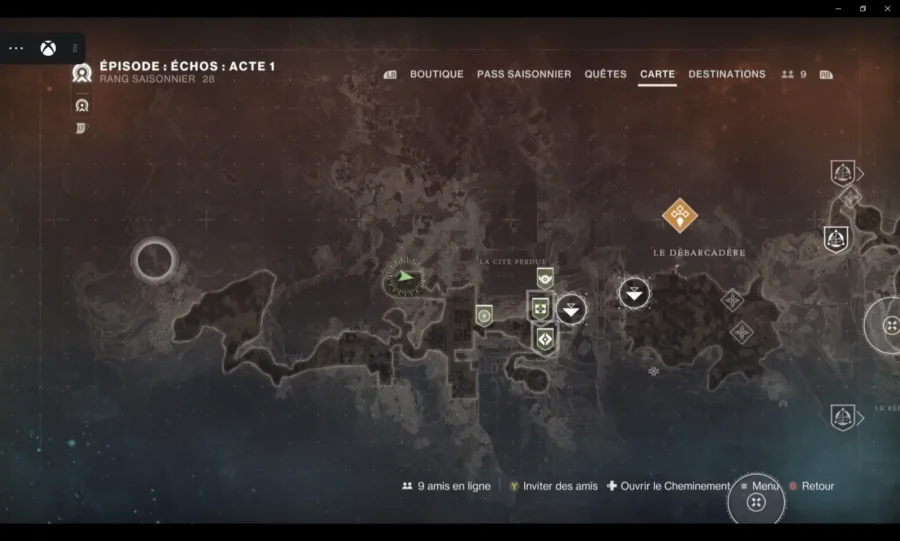The height and width of the screenshot is (541, 900).
Task: Choose the banner marker with a diamond symbol
Action: coord(545,340)
